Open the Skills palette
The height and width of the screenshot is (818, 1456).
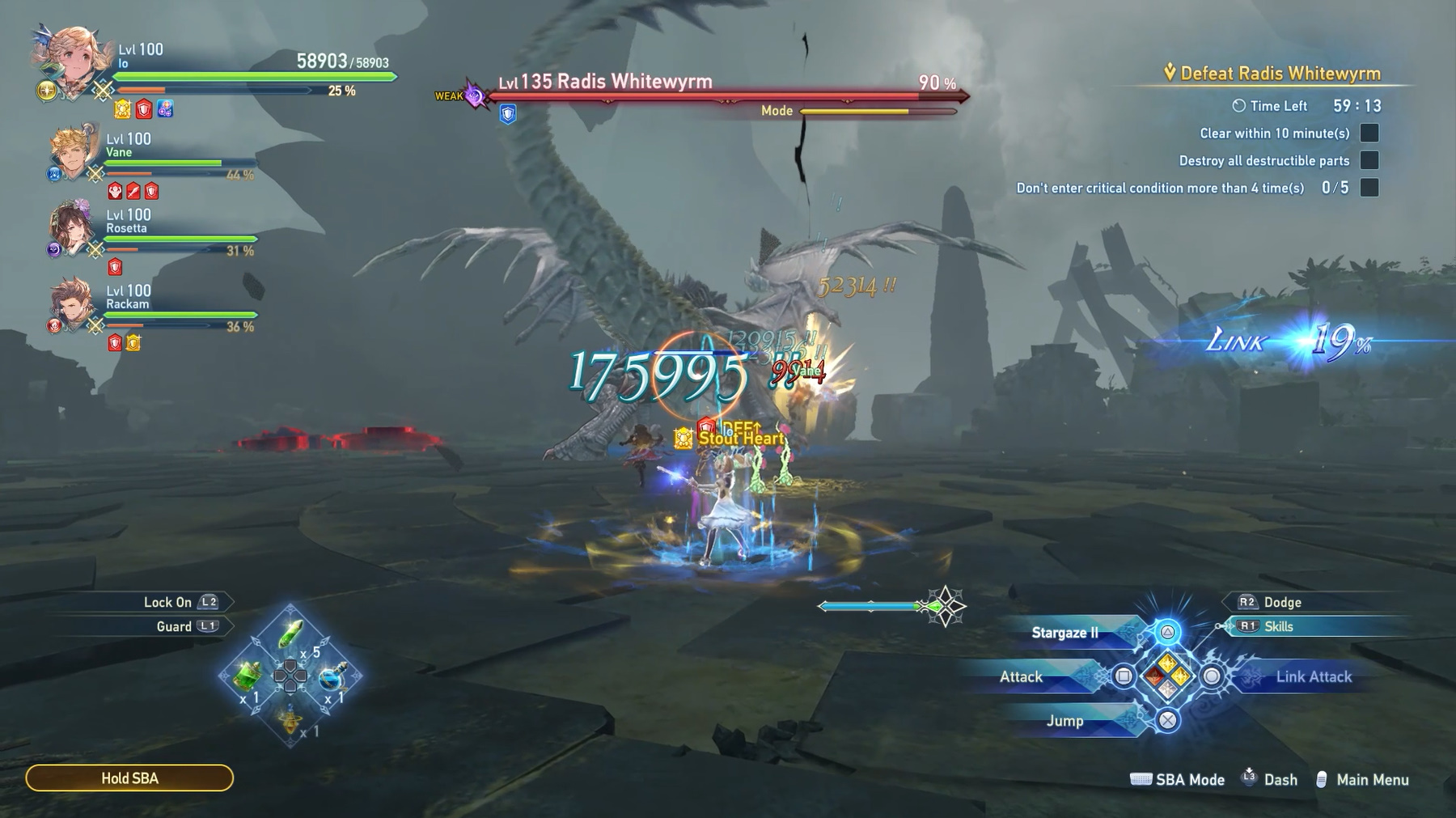[x=1278, y=626]
